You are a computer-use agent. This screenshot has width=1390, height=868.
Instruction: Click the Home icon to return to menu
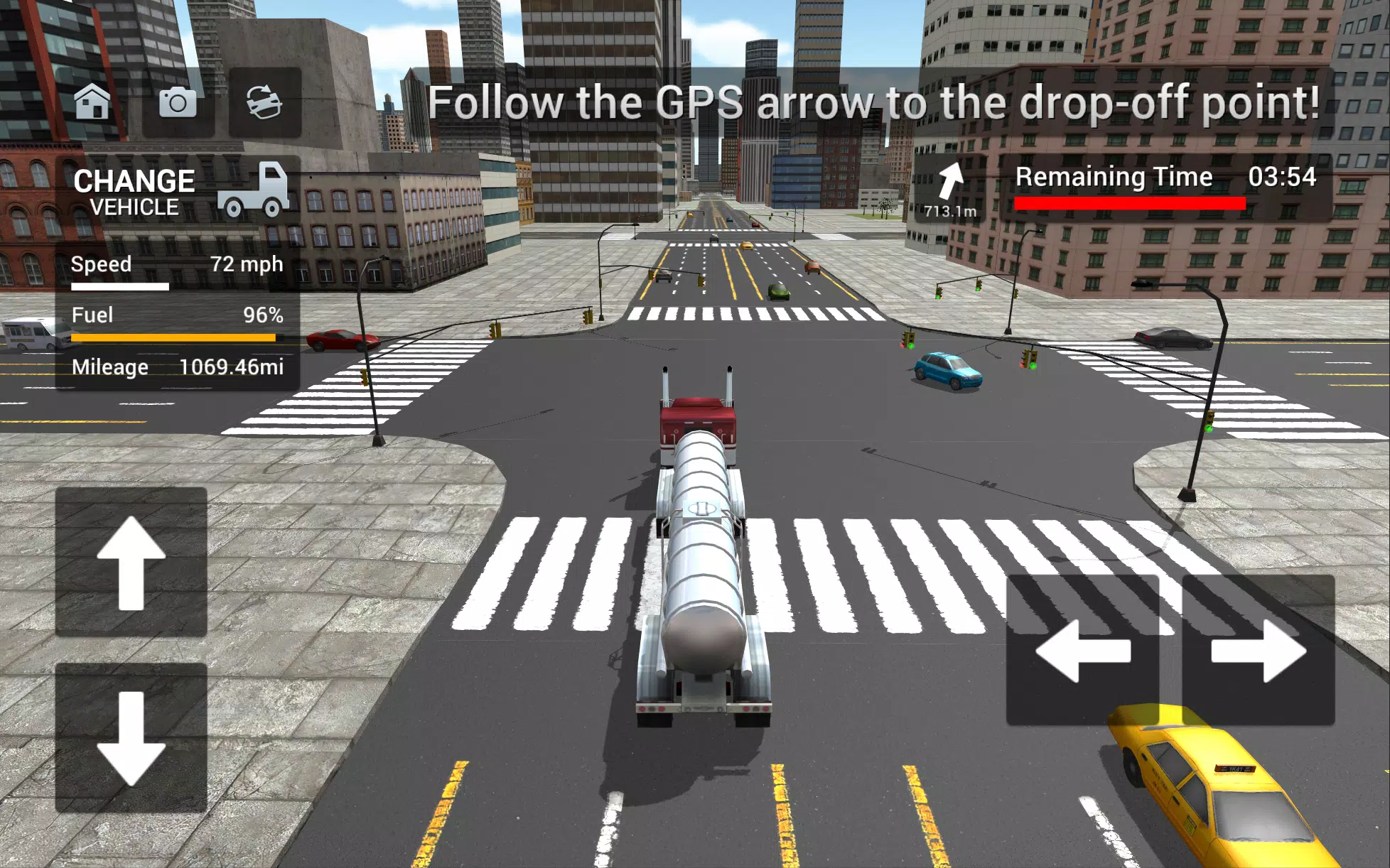pyautogui.click(x=93, y=104)
